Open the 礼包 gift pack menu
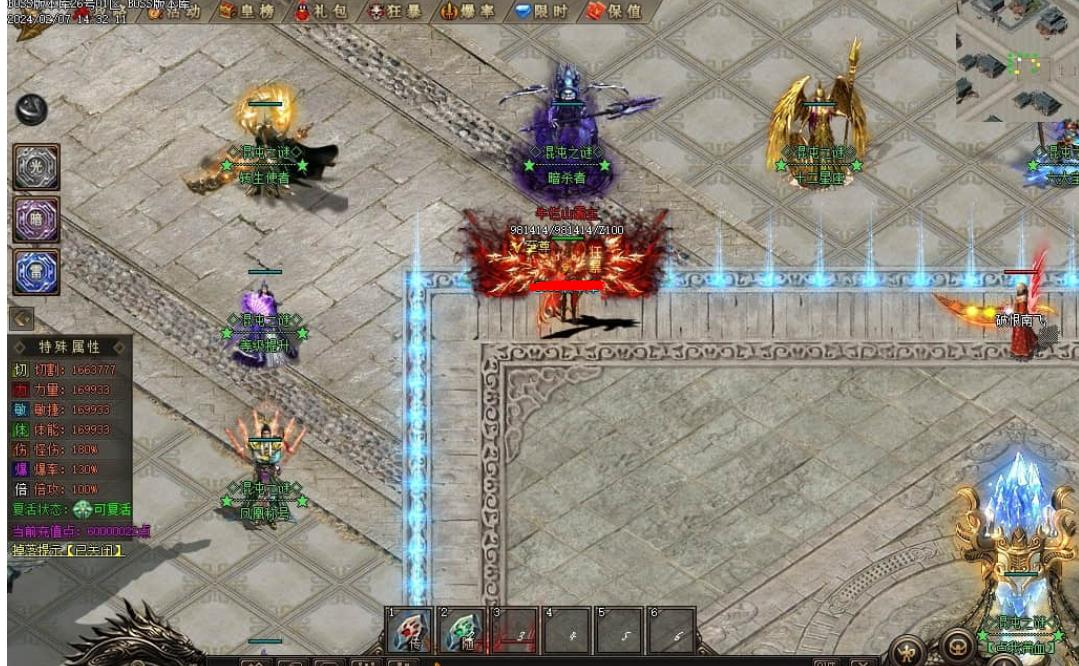 point(319,11)
